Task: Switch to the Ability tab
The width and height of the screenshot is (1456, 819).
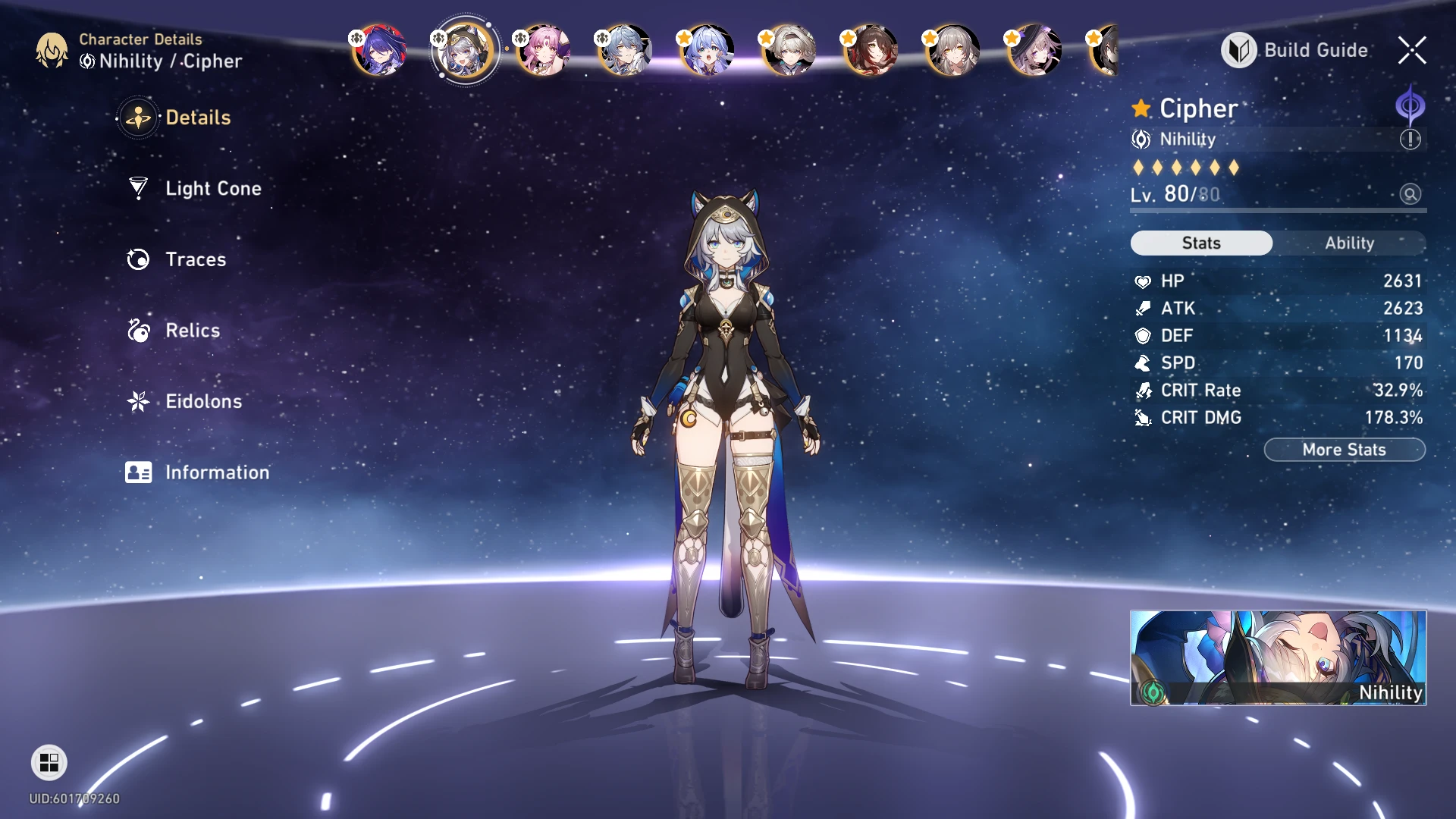Action: 1351,243
